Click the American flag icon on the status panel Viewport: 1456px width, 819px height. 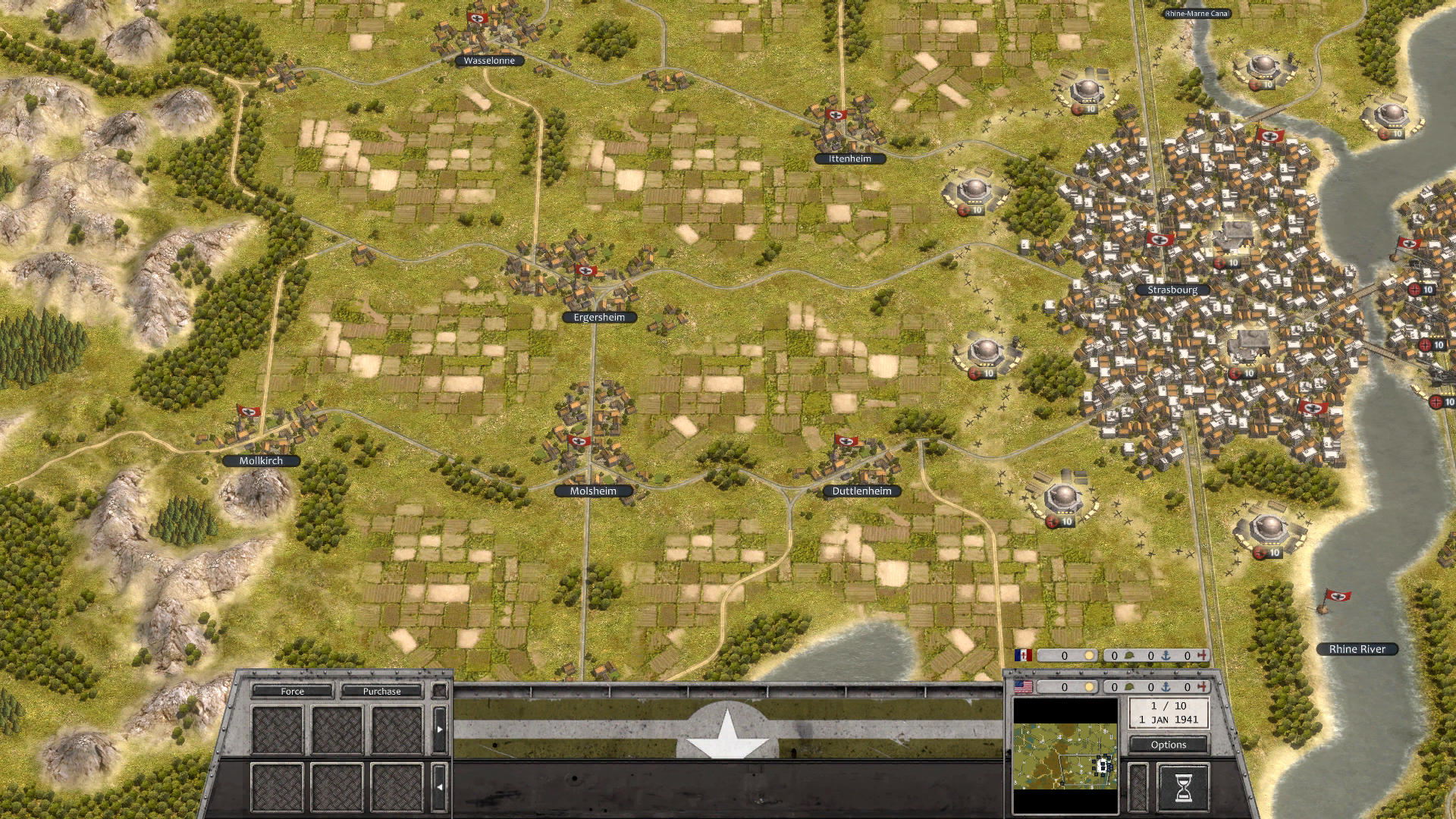1024,686
